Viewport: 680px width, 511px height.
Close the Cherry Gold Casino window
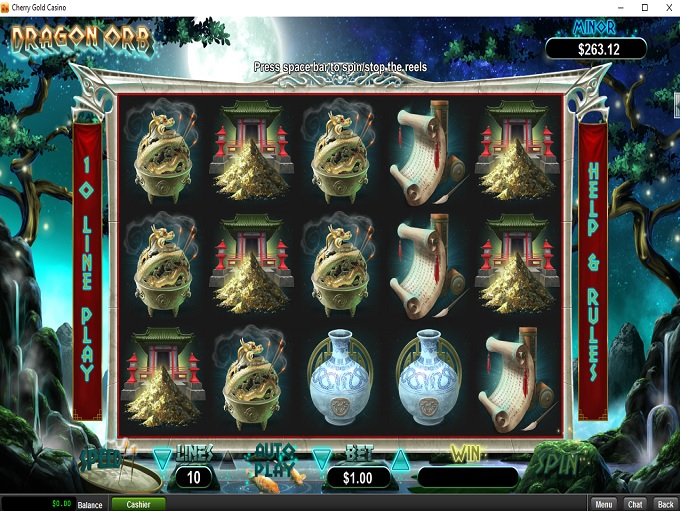coord(667,8)
